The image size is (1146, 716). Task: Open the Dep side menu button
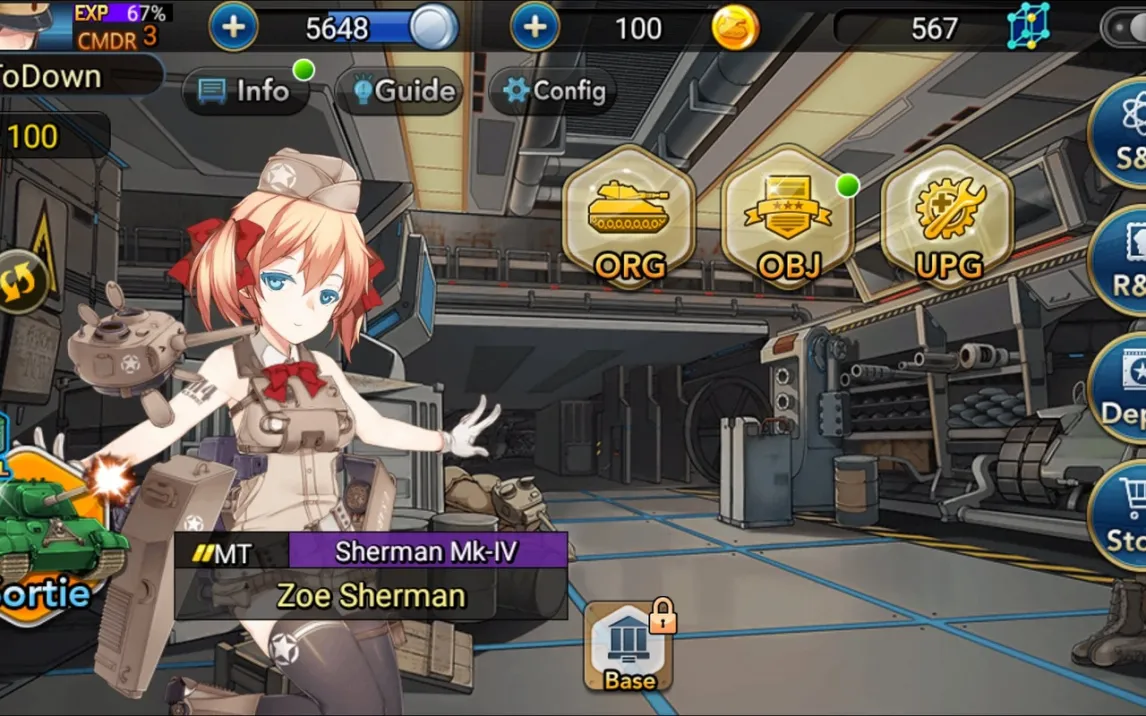1120,390
